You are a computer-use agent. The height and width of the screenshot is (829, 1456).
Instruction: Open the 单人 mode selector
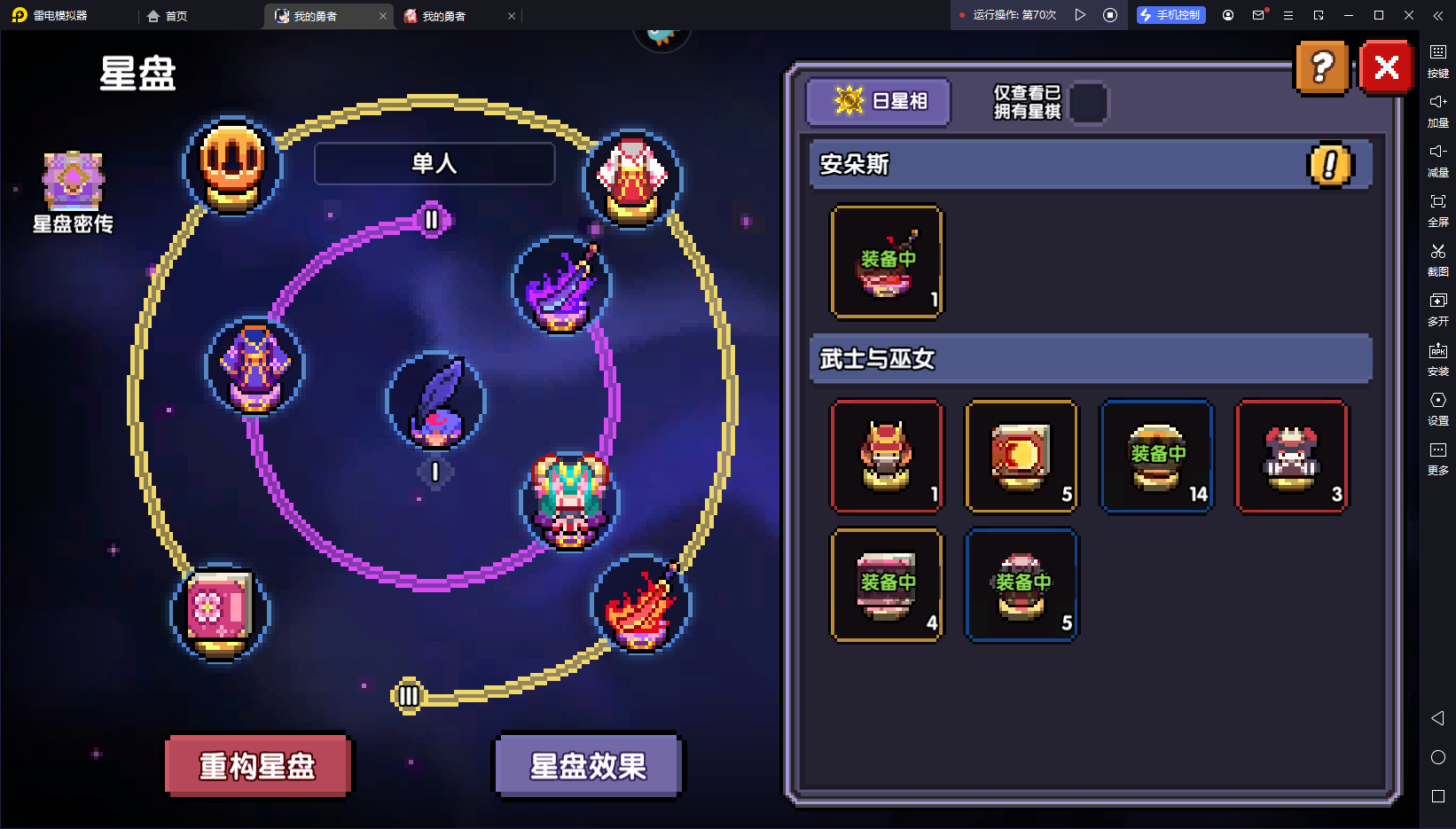pyautogui.click(x=434, y=163)
